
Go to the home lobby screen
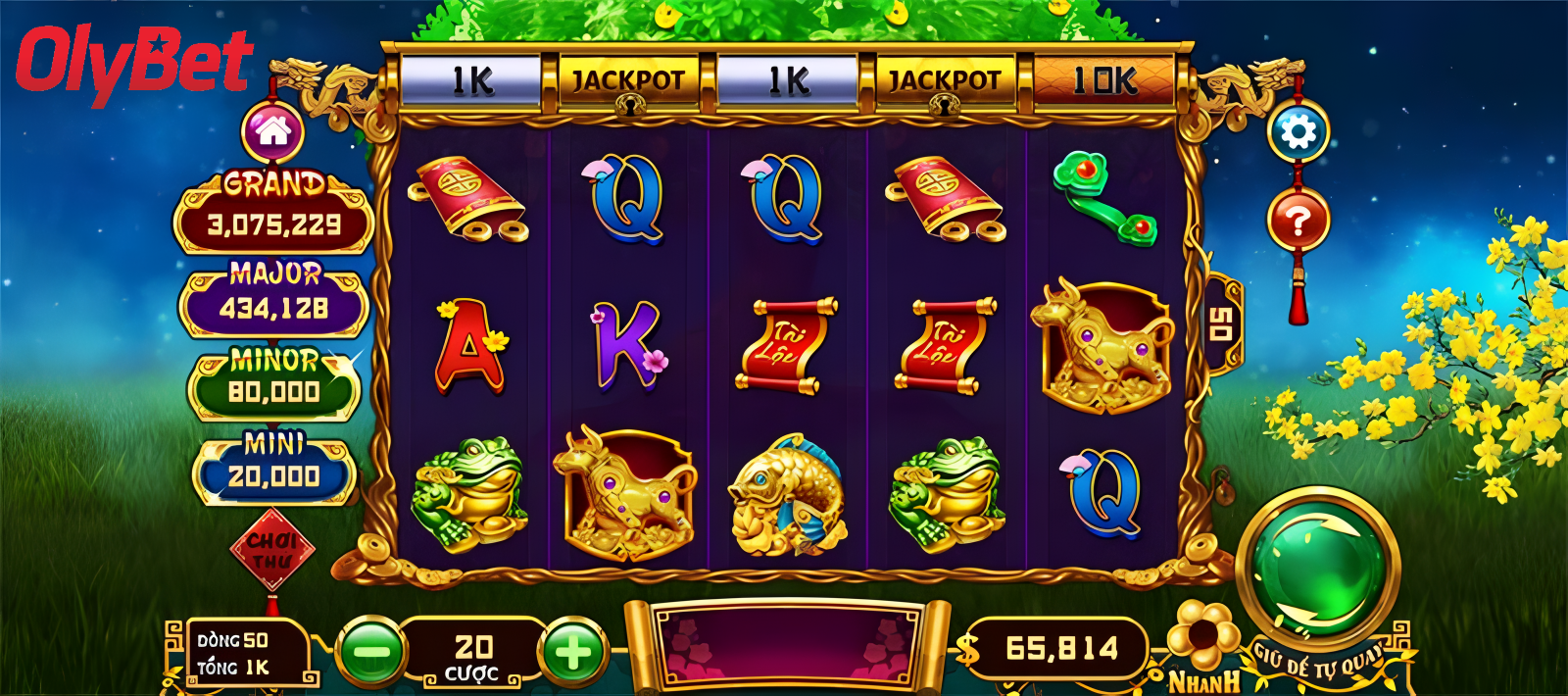[x=273, y=131]
